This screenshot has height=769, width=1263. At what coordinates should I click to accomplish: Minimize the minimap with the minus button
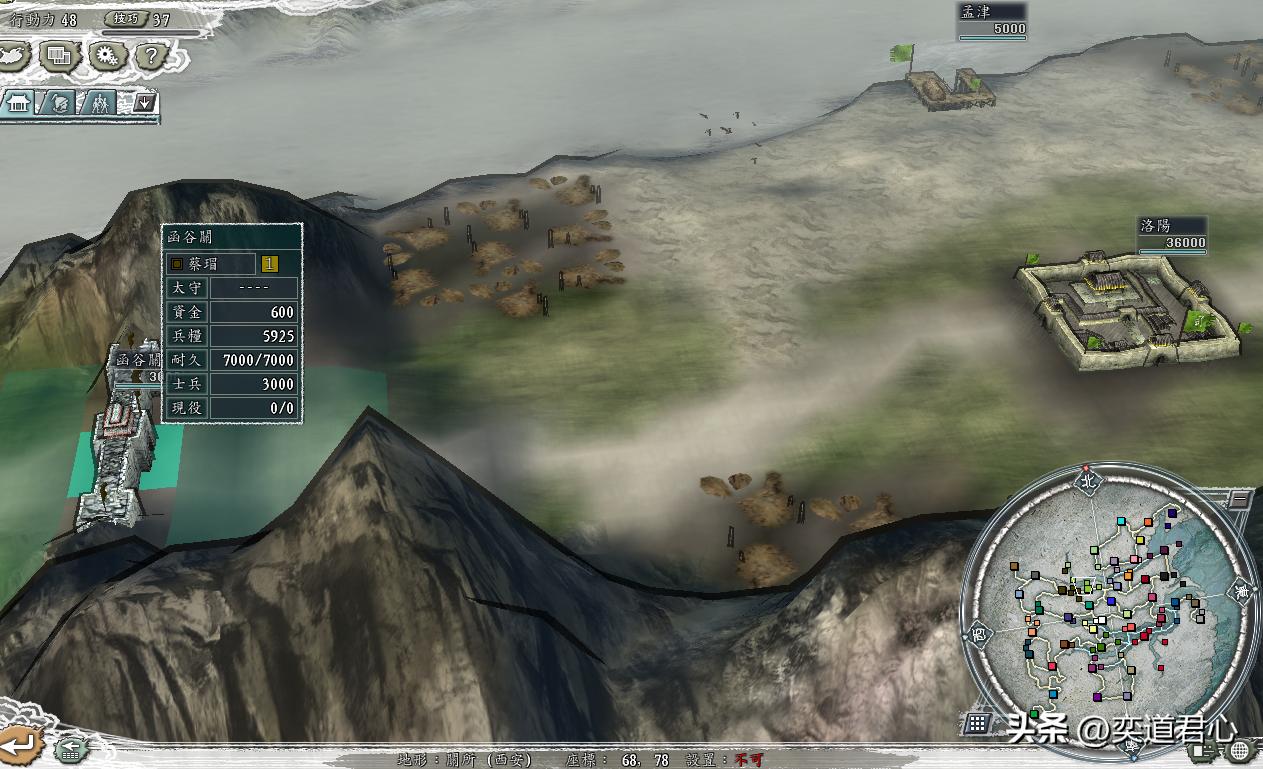click(1240, 499)
